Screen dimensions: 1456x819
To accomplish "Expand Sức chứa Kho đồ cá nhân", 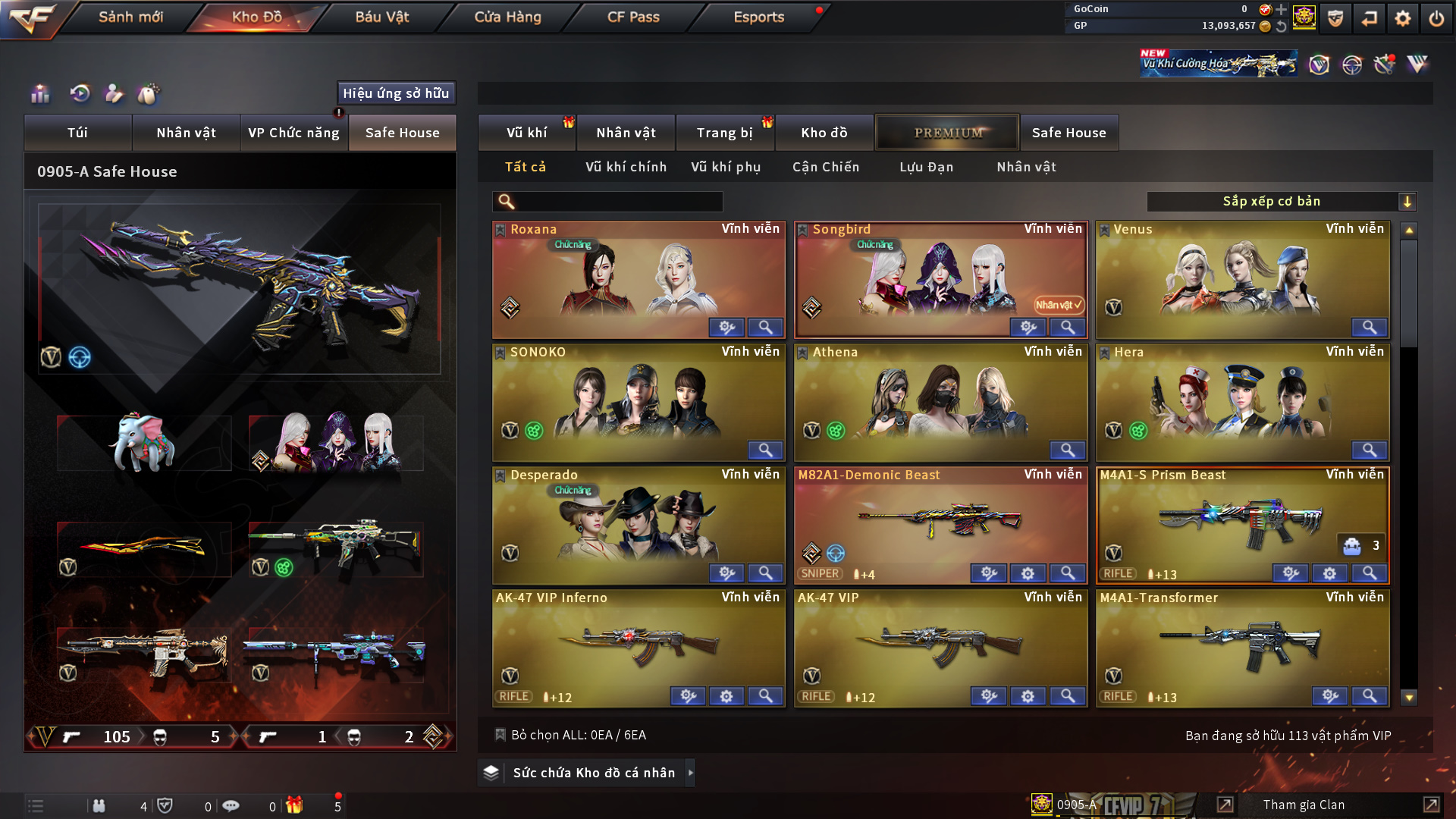I will (x=594, y=773).
